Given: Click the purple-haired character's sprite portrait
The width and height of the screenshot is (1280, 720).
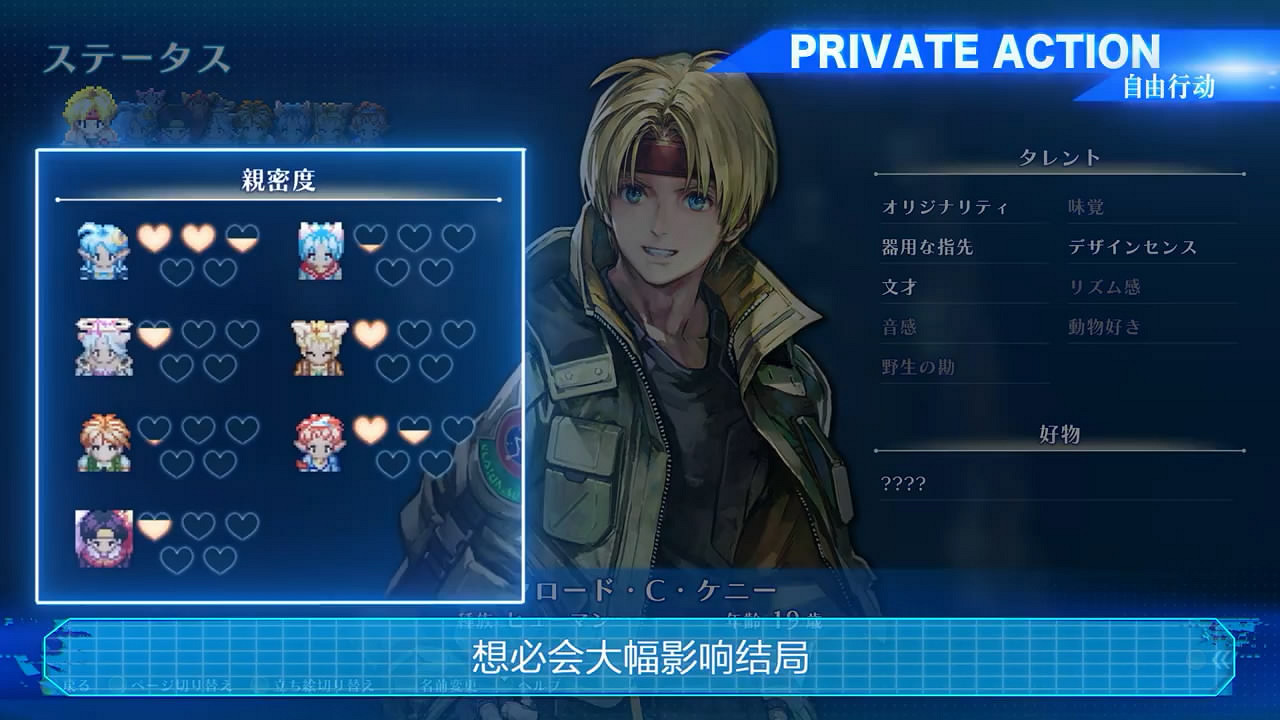Looking at the screenshot, I should click(x=103, y=538).
